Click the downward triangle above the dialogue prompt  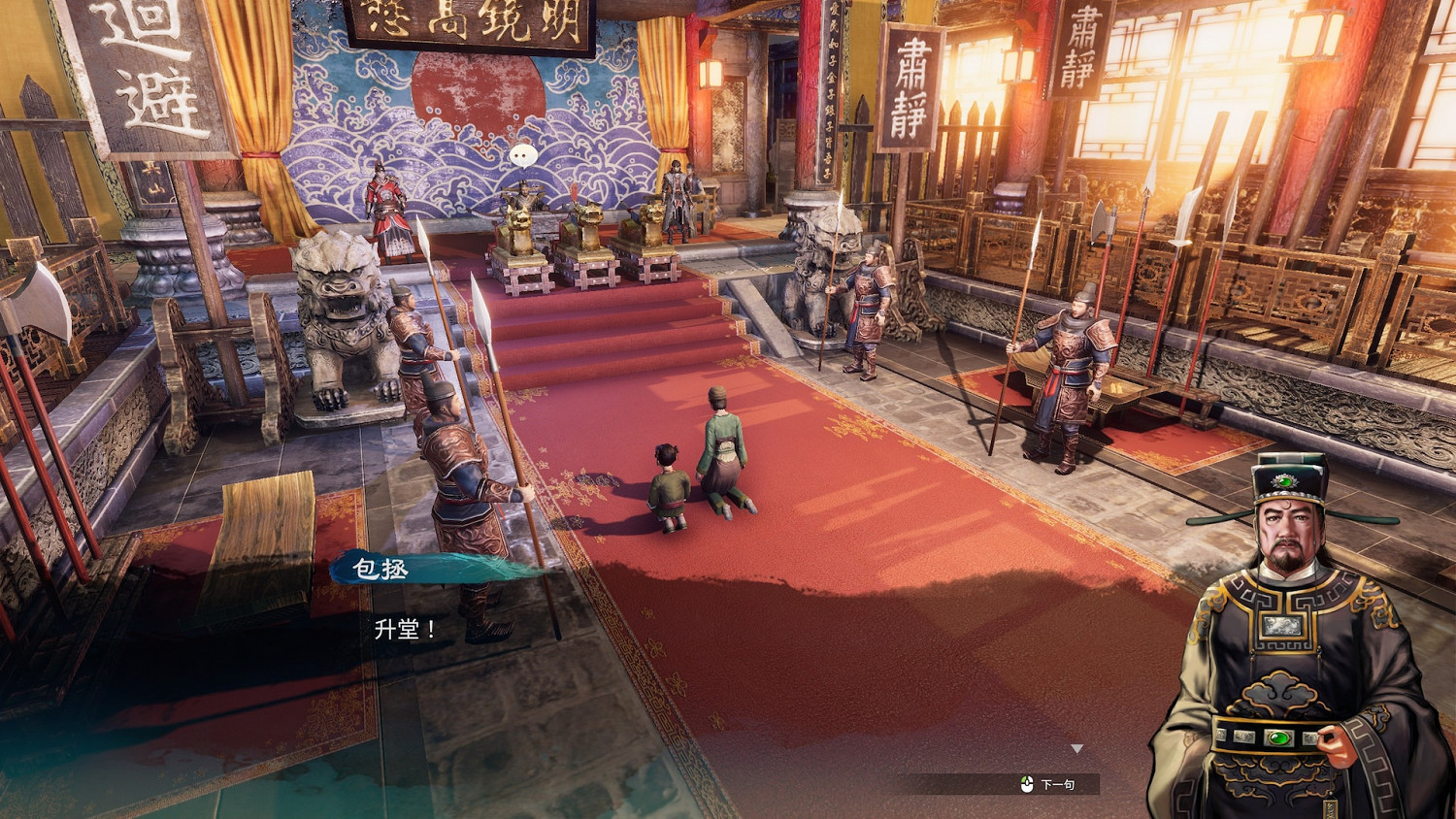click(x=1076, y=747)
